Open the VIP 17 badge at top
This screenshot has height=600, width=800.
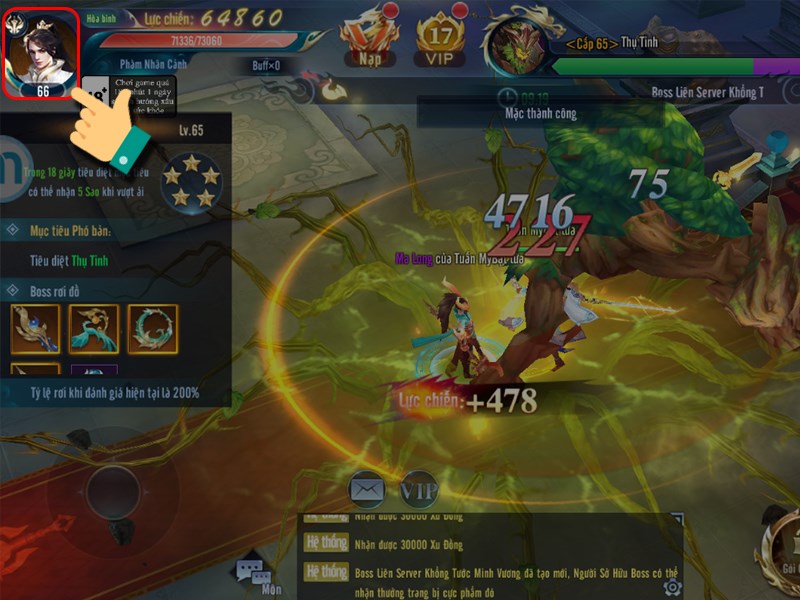click(442, 40)
